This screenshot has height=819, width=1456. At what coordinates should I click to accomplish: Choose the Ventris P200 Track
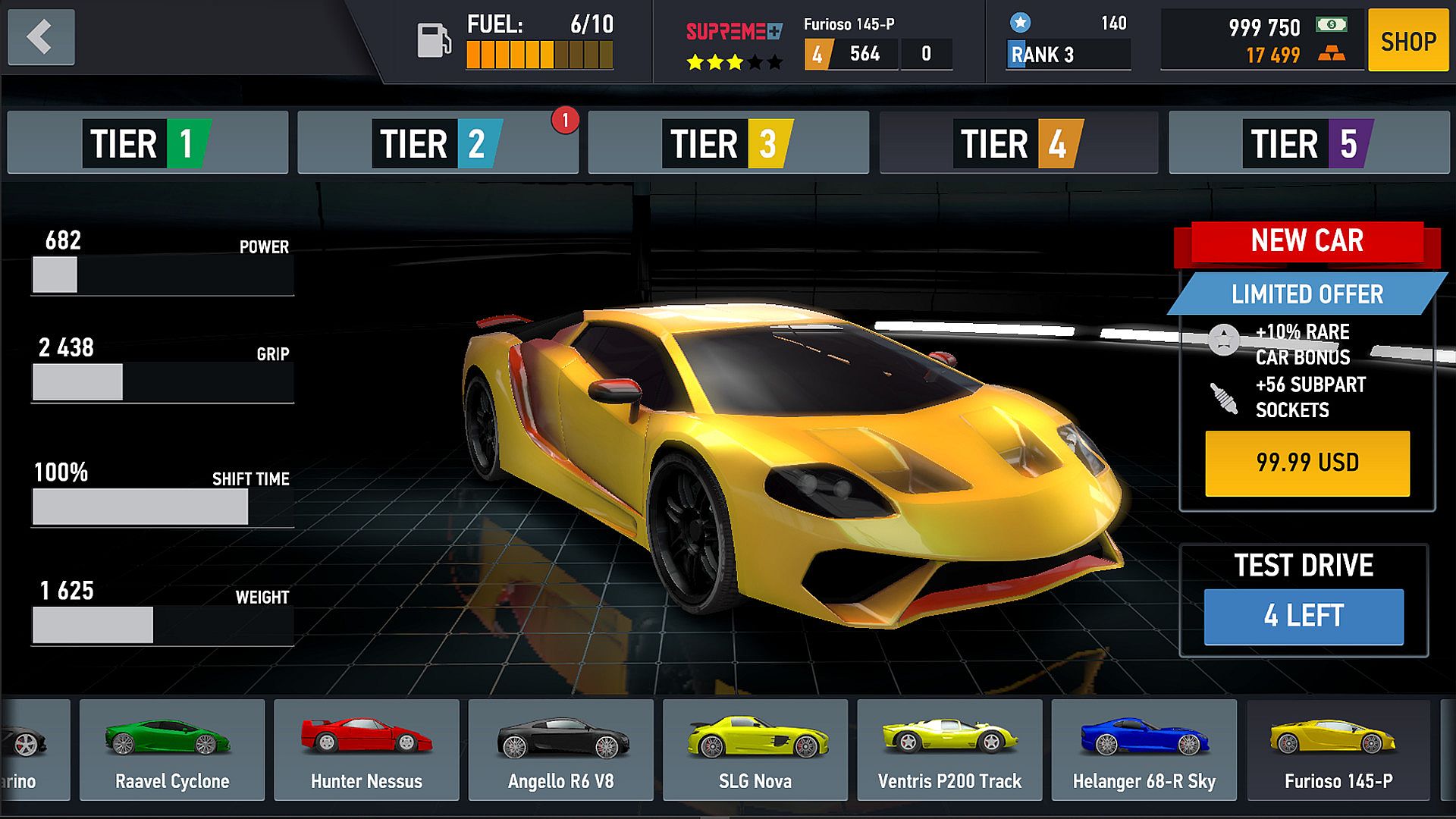pyautogui.click(x=949, y=749)
